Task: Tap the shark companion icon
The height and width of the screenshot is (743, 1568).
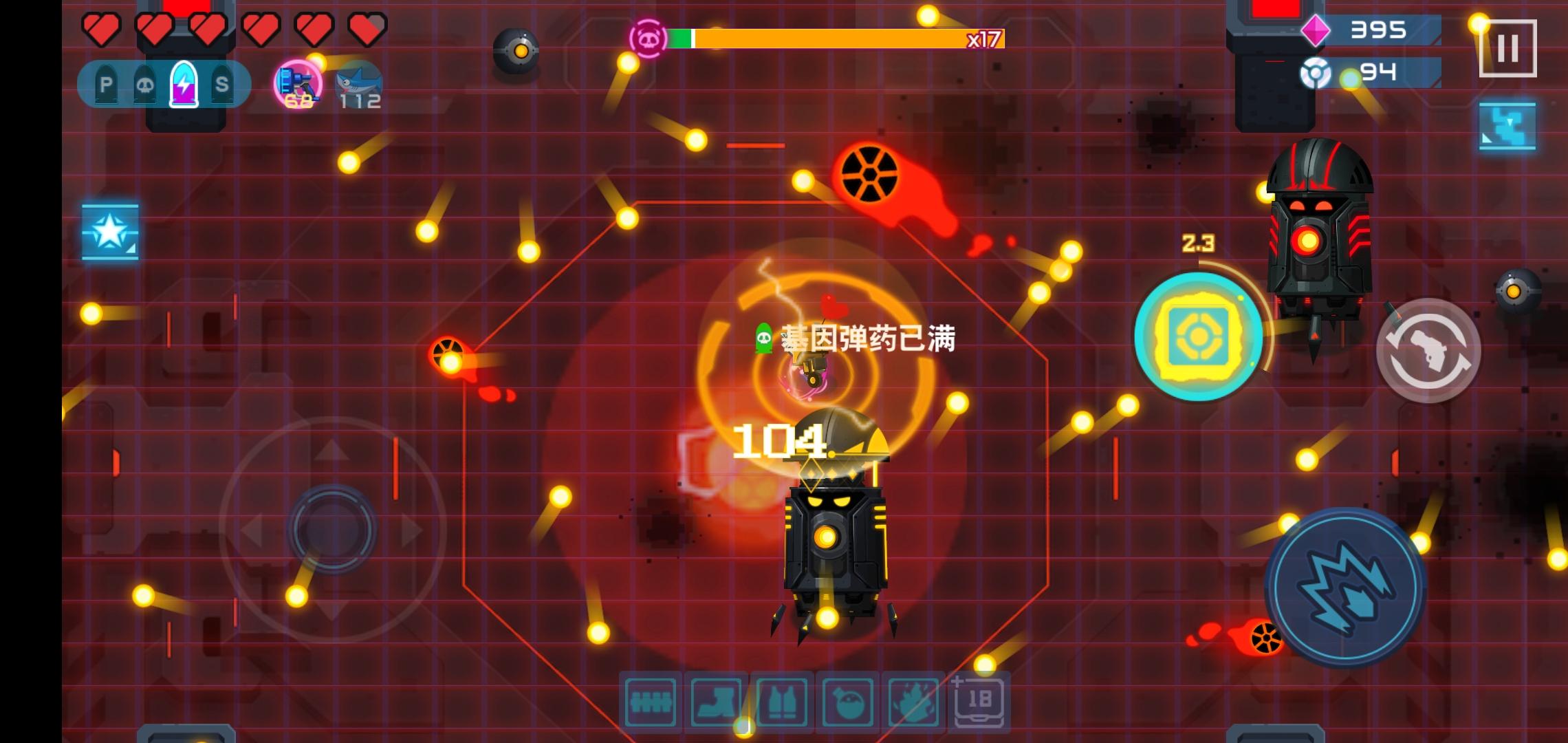Action: [359, 81]
